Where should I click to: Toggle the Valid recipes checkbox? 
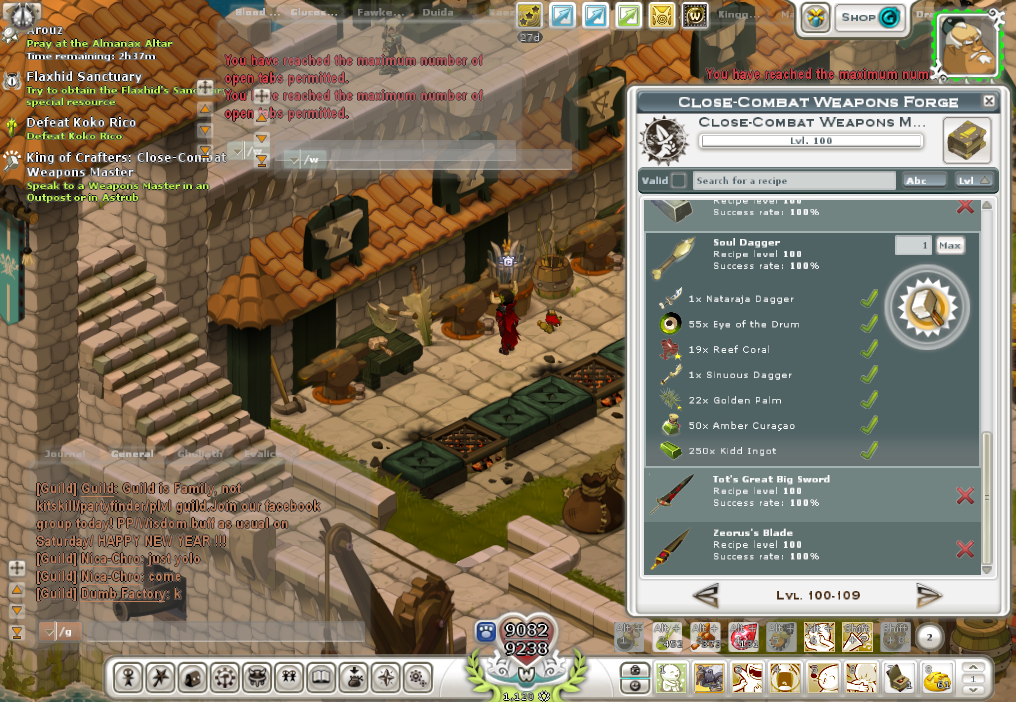[679, 181]
